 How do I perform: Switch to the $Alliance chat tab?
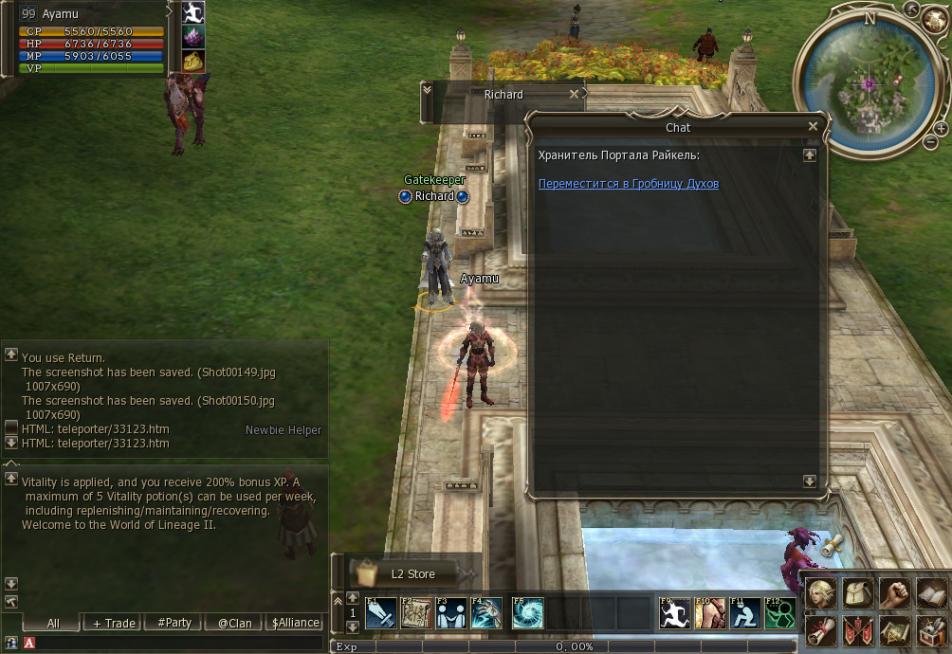pyautogui.click(x=296, y=623)
